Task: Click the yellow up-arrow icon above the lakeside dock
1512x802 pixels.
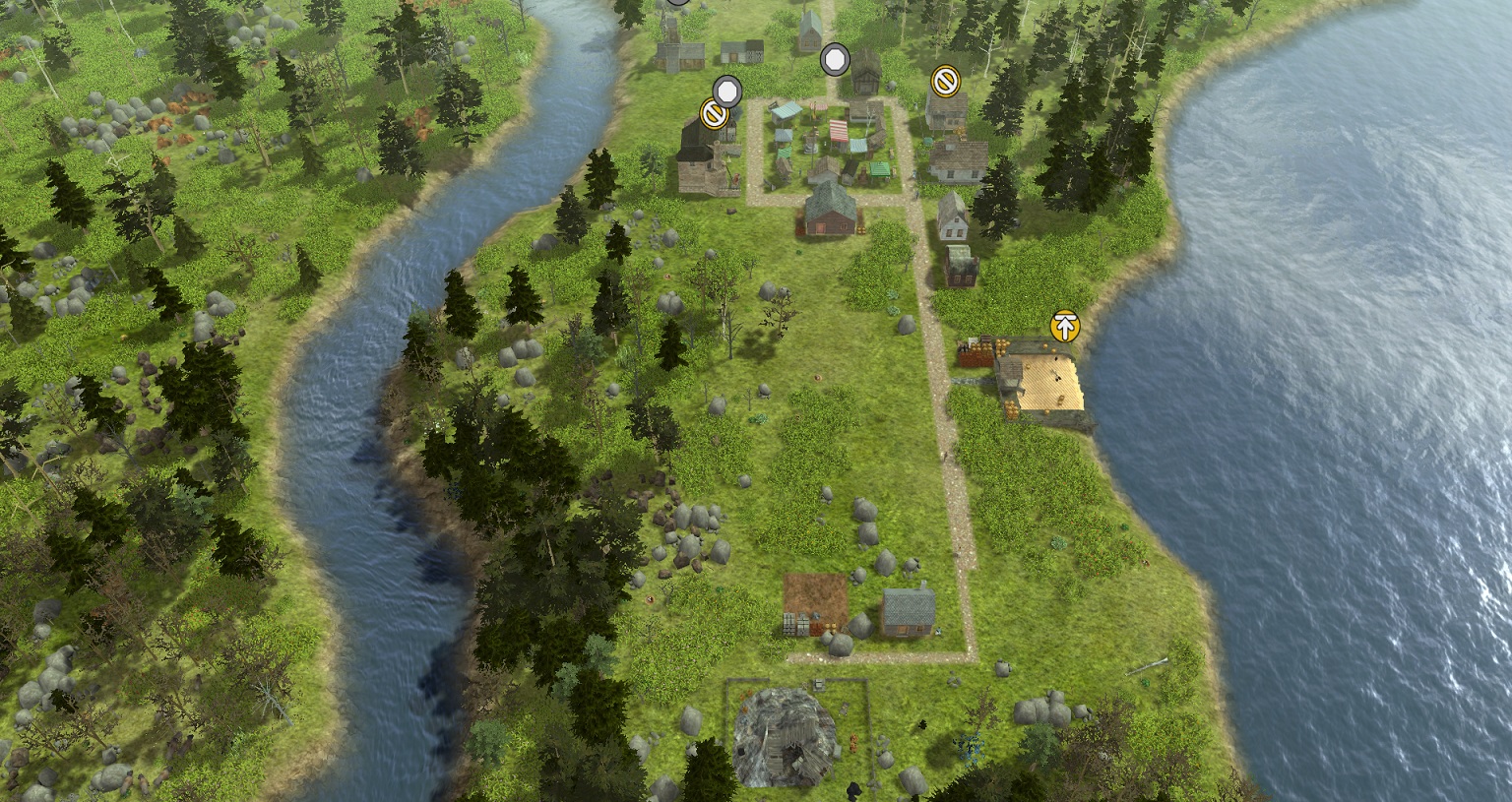Action: 1064,326
